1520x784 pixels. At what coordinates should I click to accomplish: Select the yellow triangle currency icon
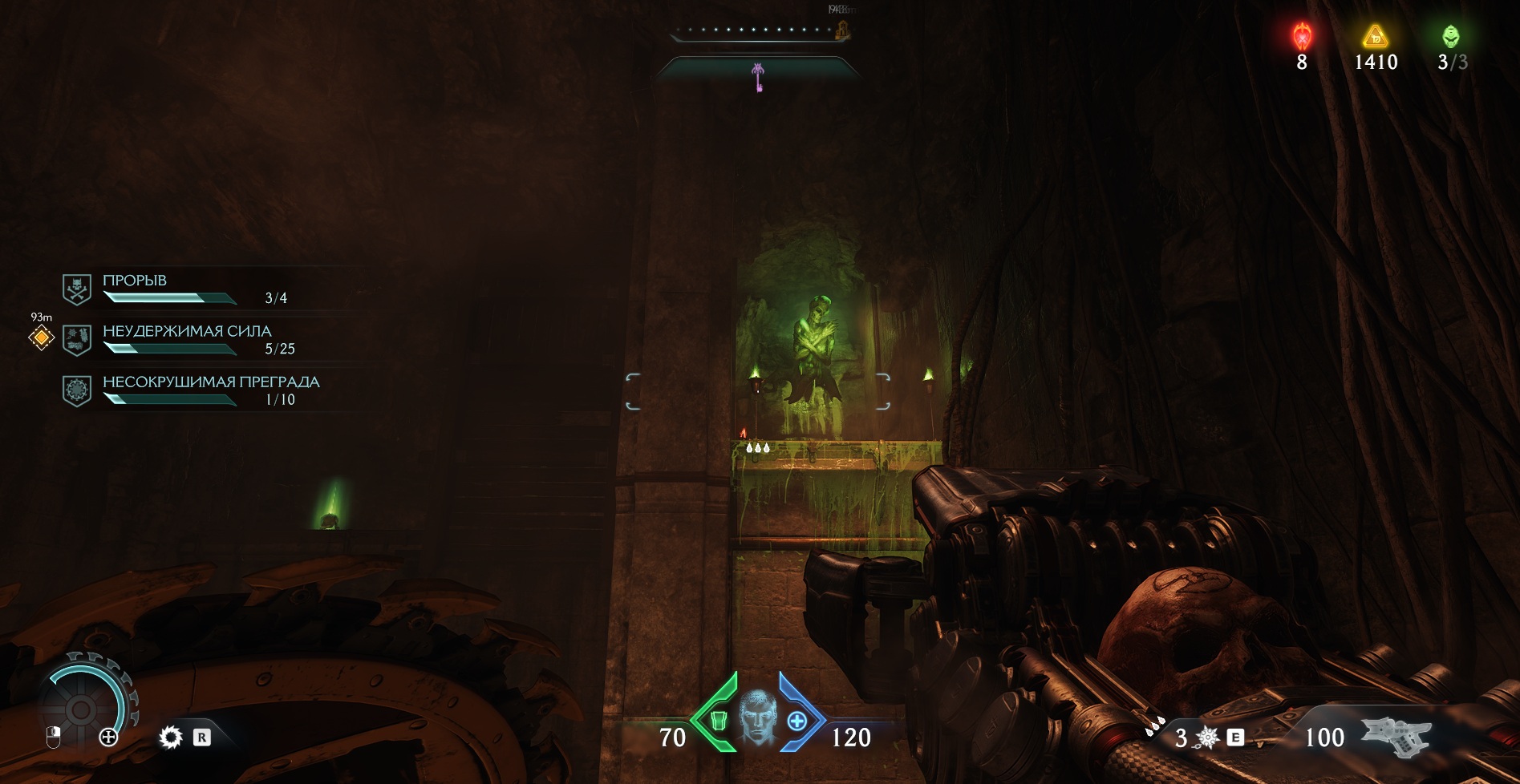[x=1375, y=37]
